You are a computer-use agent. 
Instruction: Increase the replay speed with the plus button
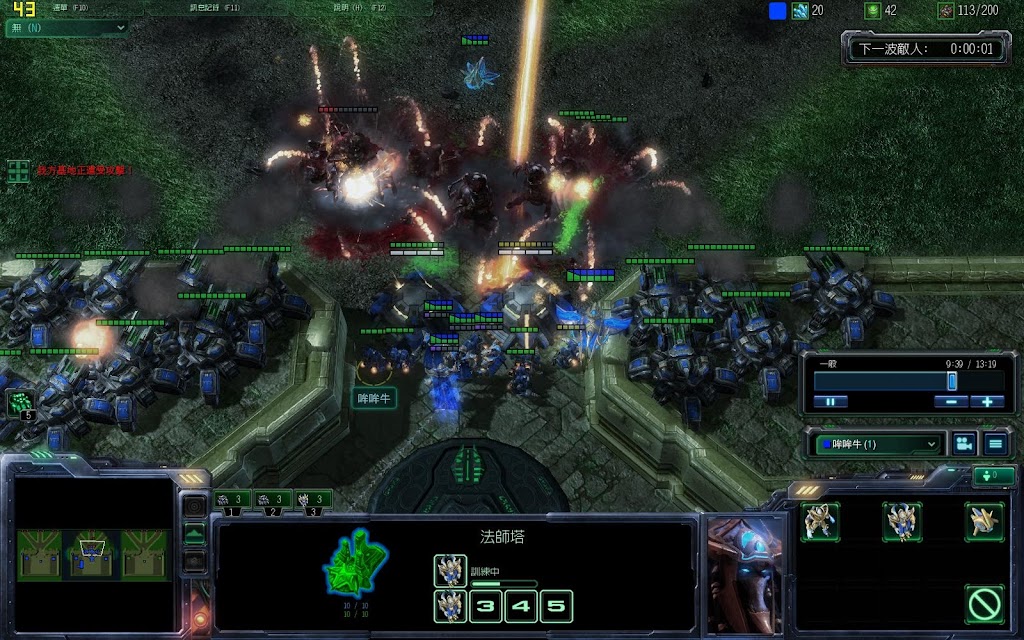pyautogui.click(x=987, y=402)
